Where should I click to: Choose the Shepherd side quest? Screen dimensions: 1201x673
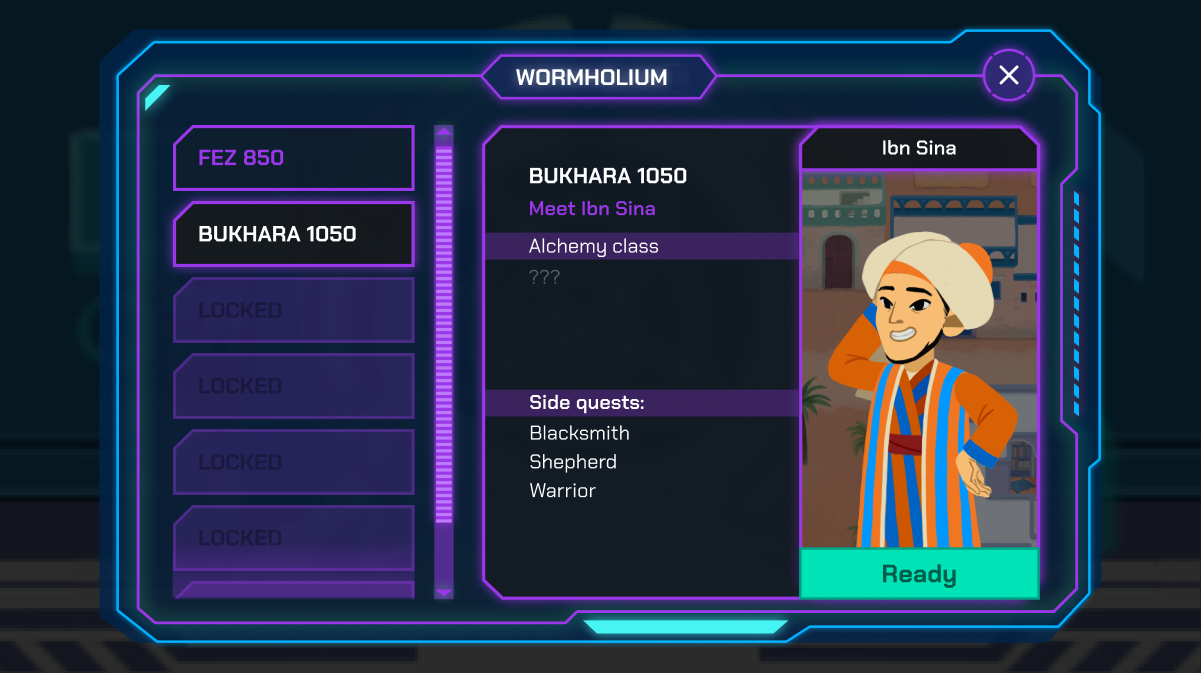coord(573,462)
